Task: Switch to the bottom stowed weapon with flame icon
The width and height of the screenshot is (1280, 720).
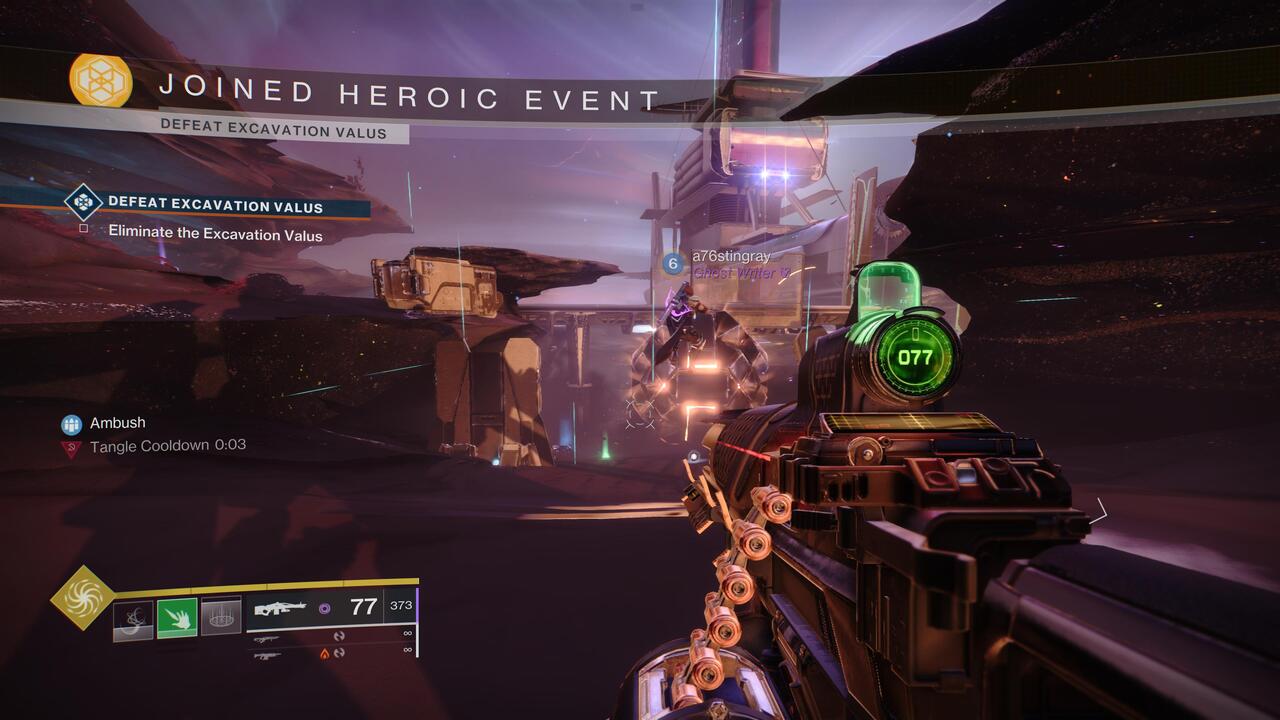Action: click(330, 653)
